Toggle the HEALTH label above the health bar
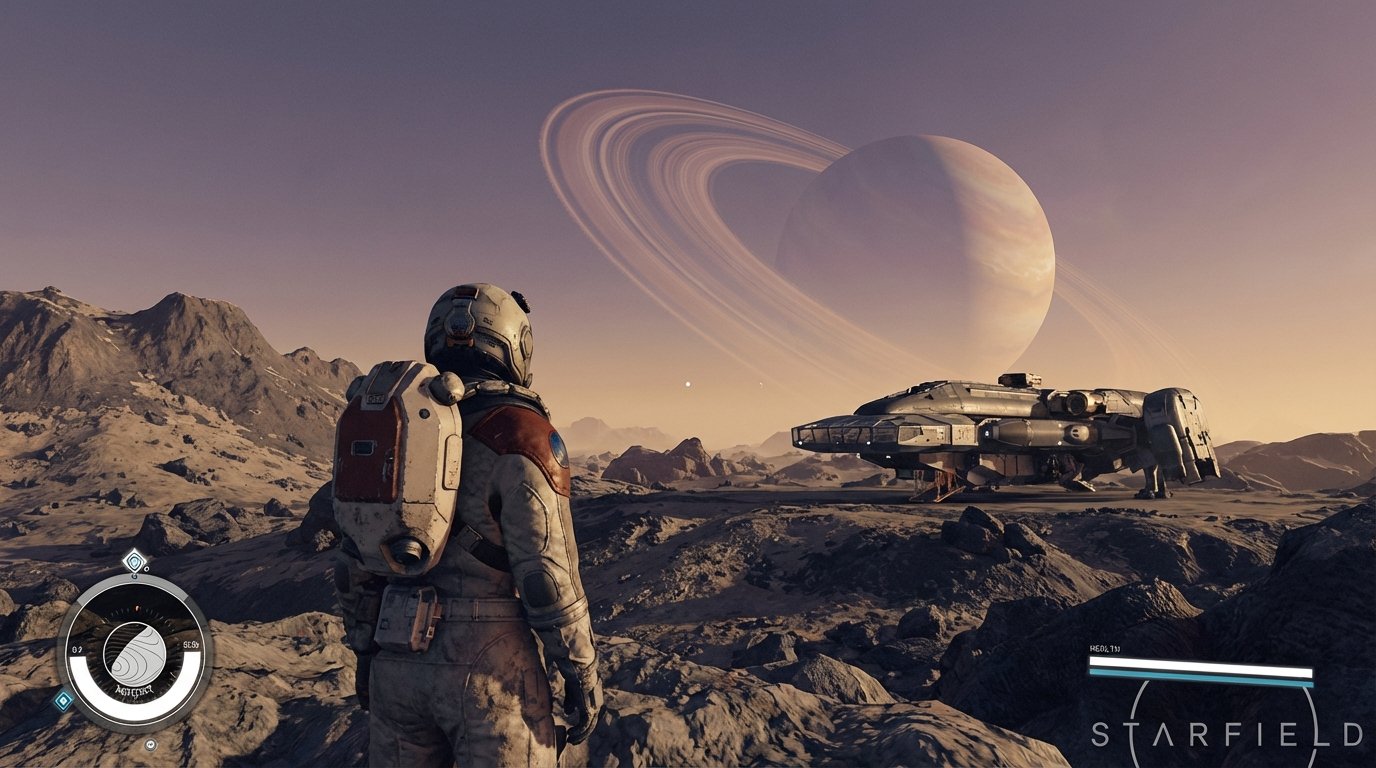Image resolution: width=1376 pixels, height=768 pixels. coord(1104,647)
